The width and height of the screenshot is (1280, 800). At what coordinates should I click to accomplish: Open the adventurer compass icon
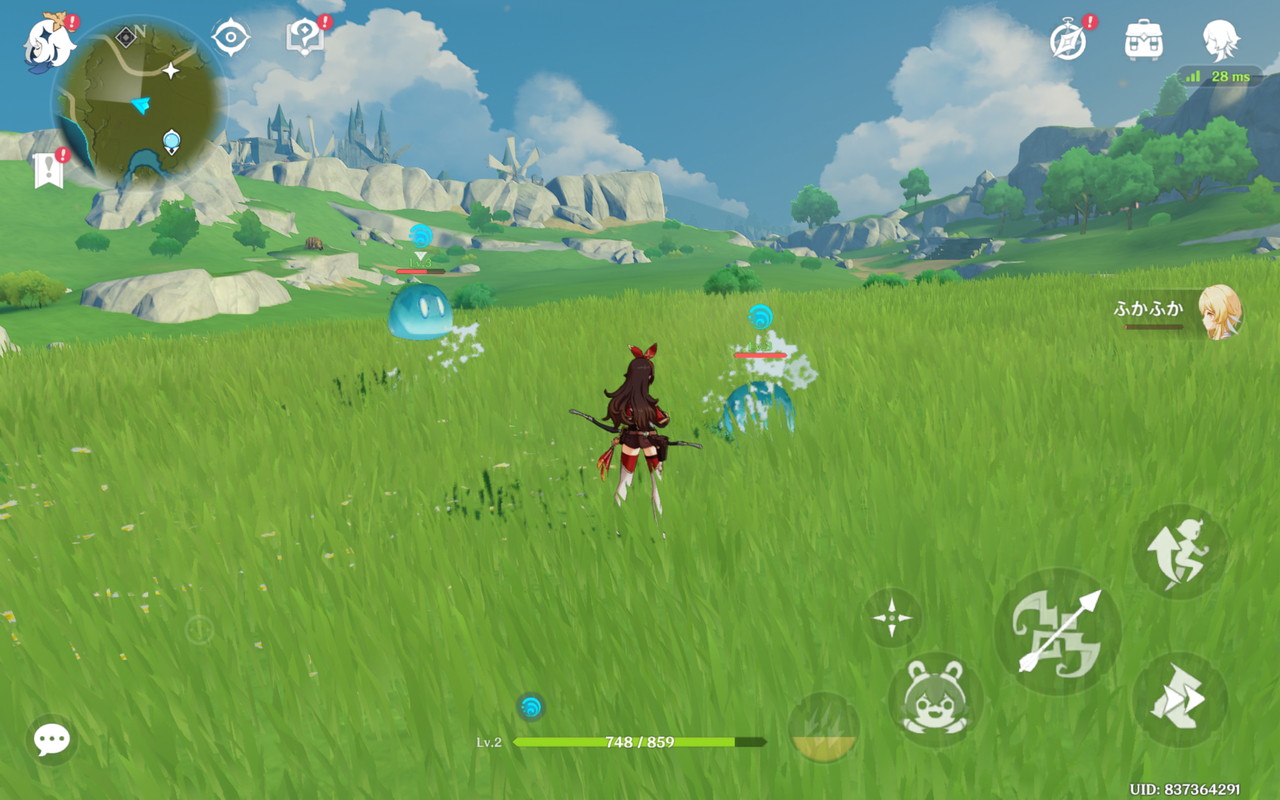(1068, 41)
